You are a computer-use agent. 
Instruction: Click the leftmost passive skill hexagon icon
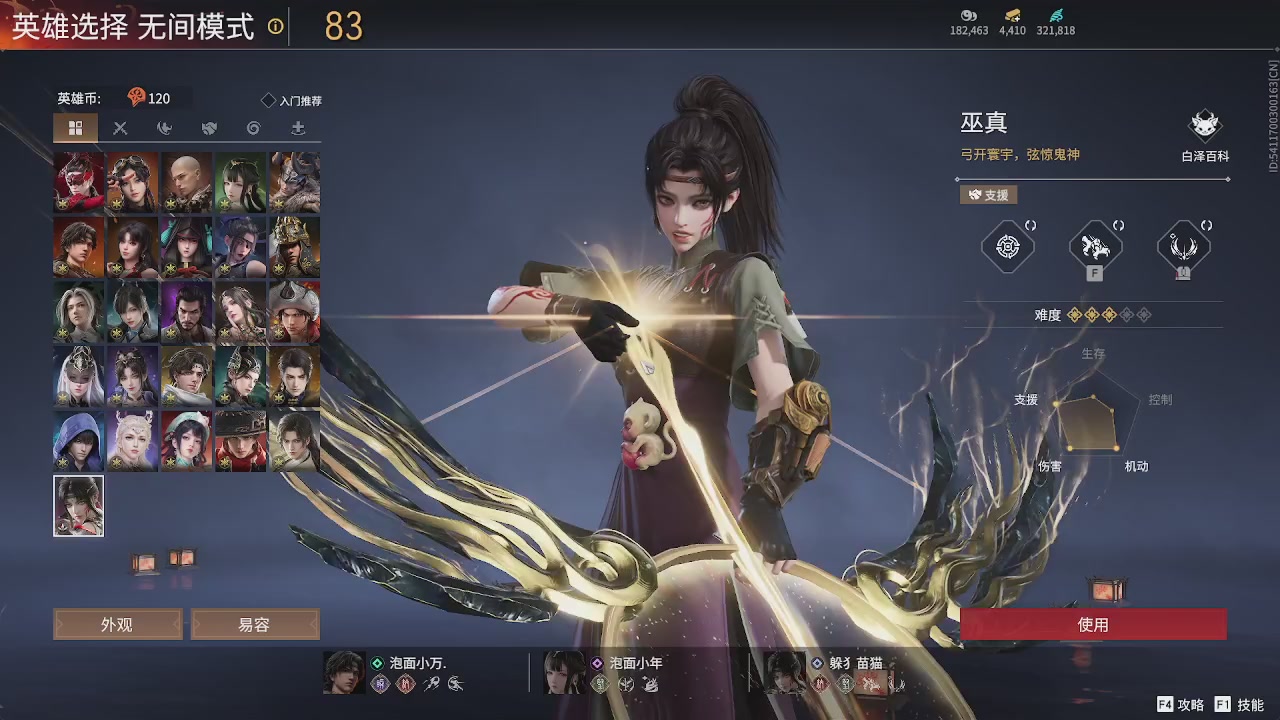point(1007,245)
